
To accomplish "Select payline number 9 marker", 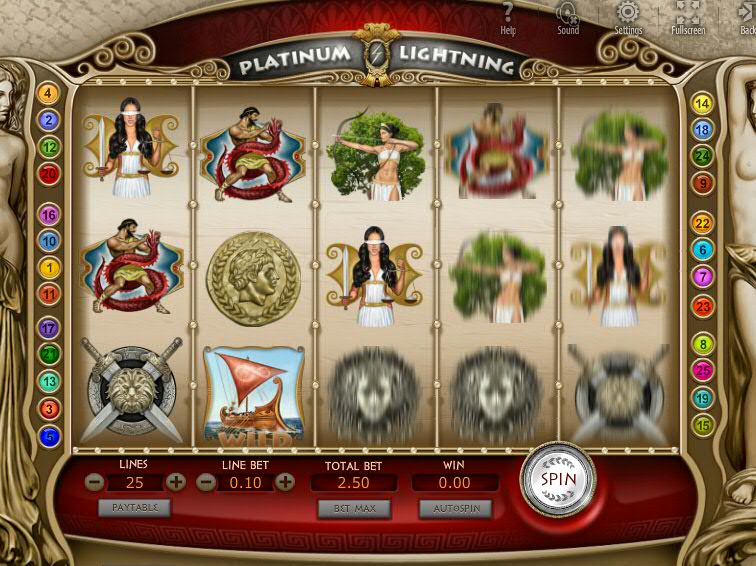I will 703,183.
